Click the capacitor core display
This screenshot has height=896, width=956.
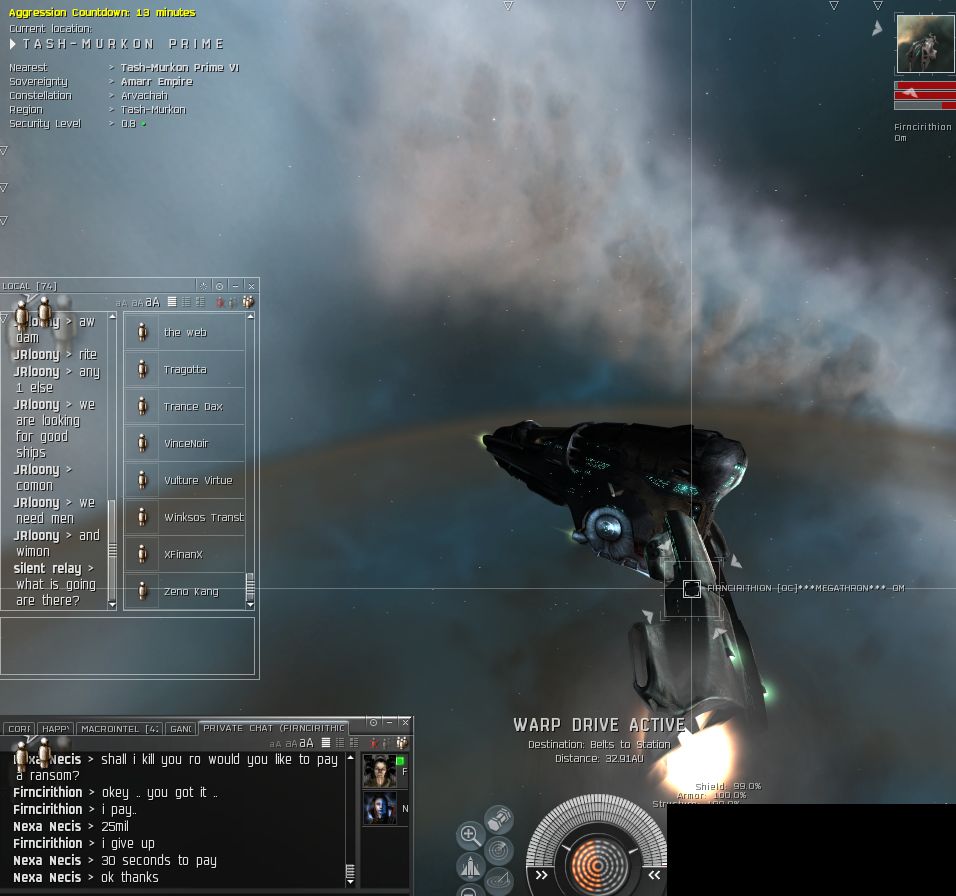point(597,863)
